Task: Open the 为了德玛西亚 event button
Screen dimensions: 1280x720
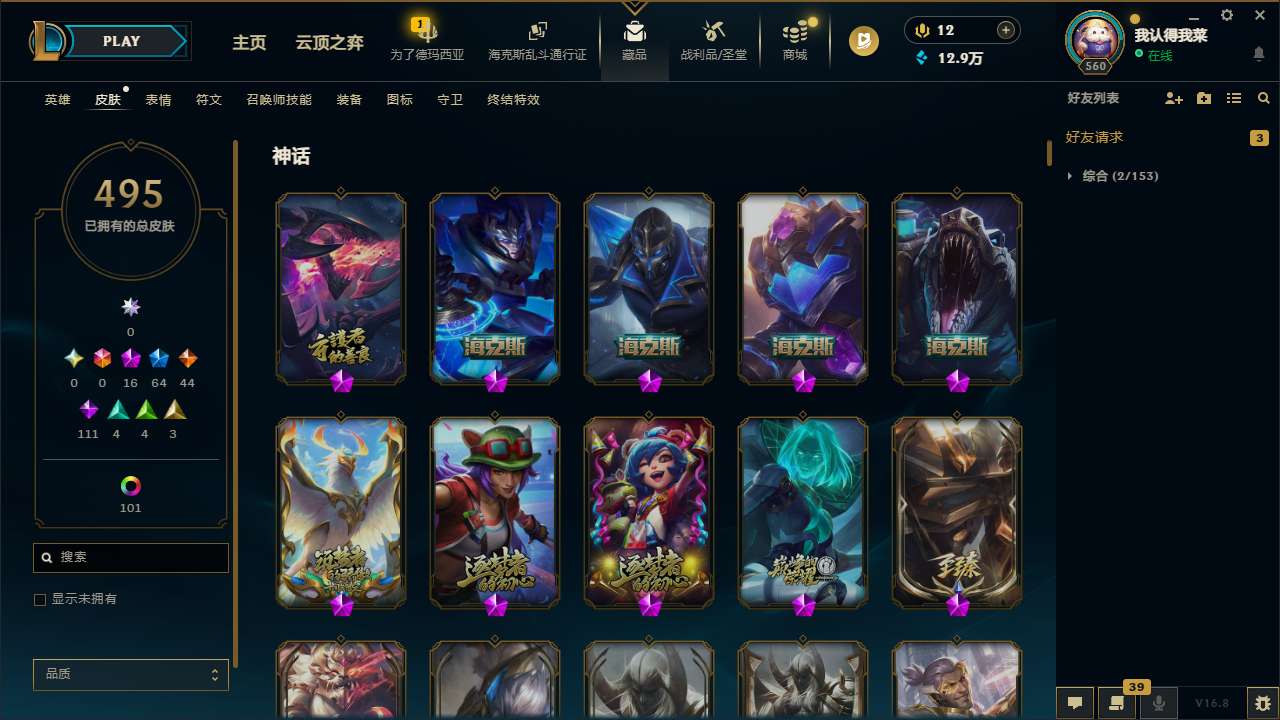Action: (x=428, y=38)
